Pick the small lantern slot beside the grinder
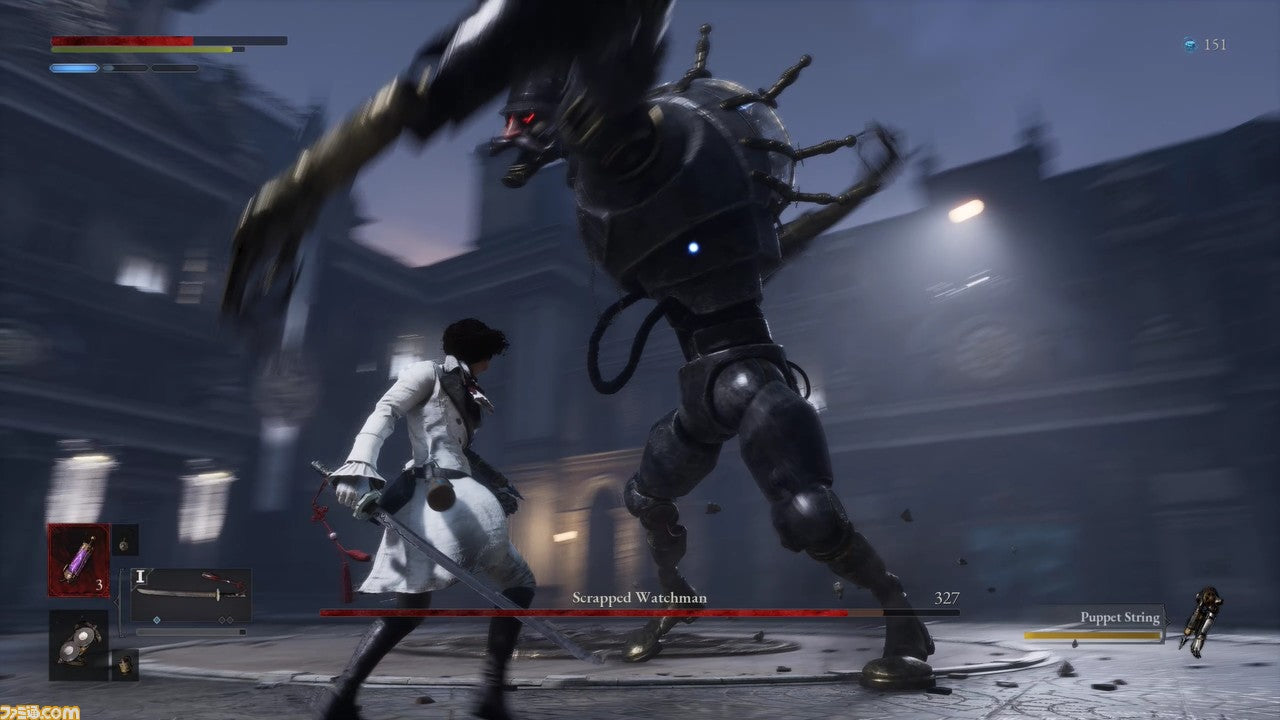This screenshot has height=720, width=1280. (125, 664)
